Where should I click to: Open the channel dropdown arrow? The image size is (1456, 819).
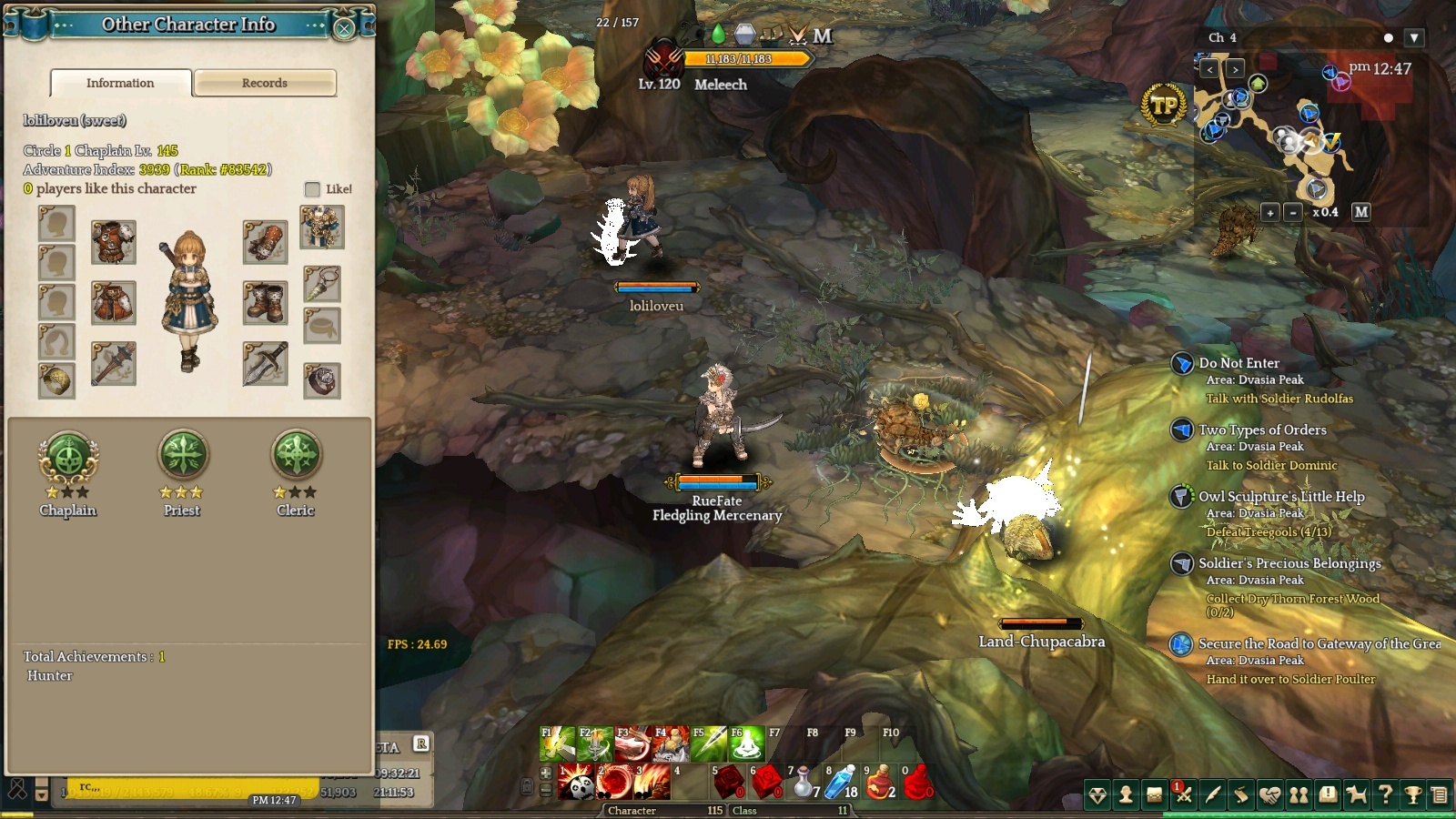tap(1413, 38)
